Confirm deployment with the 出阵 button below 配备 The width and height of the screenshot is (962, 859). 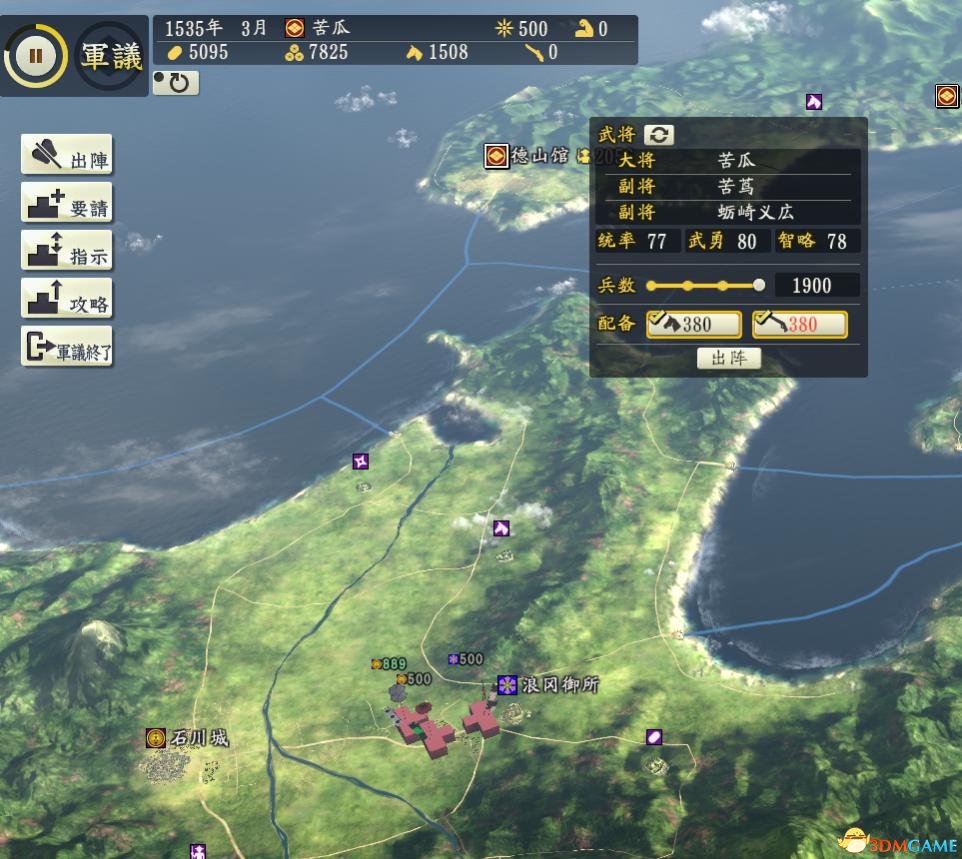click(x=728, y=359)
